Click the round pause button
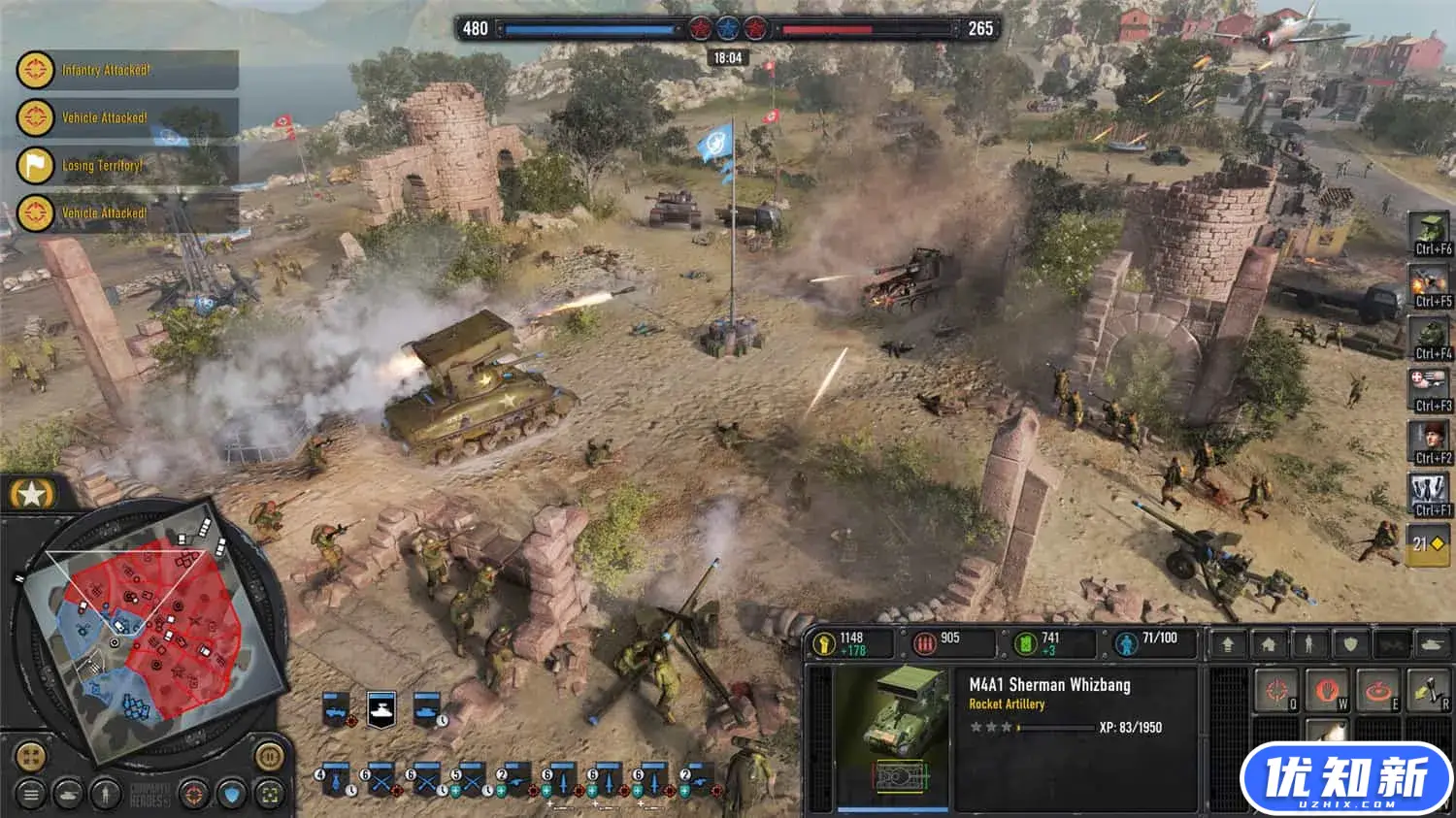The height and width of the screenshot is (818, 1456). 269,755
